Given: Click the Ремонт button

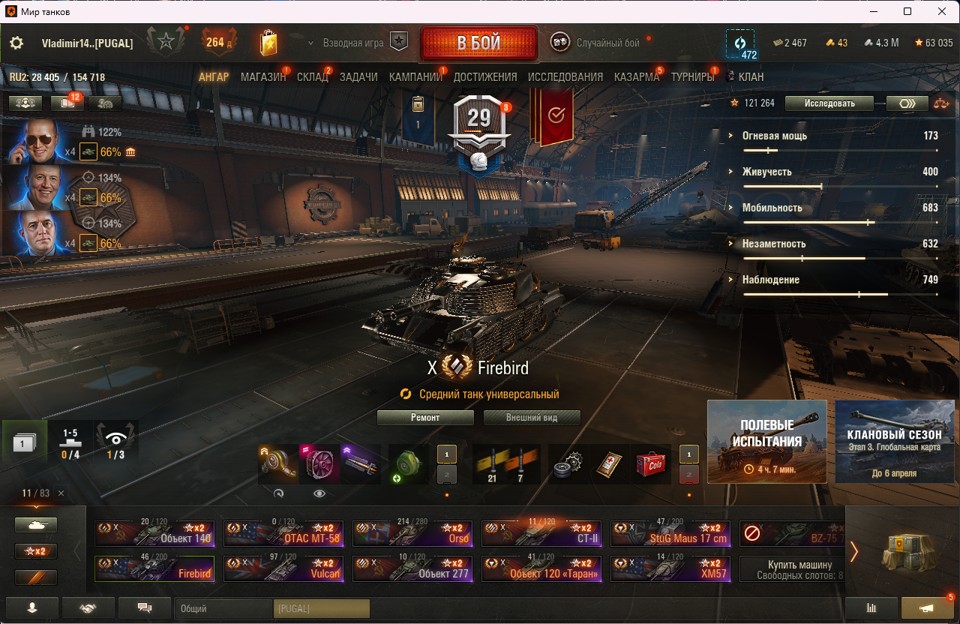Looking at the screenshot, I should (x=425, y=418).
